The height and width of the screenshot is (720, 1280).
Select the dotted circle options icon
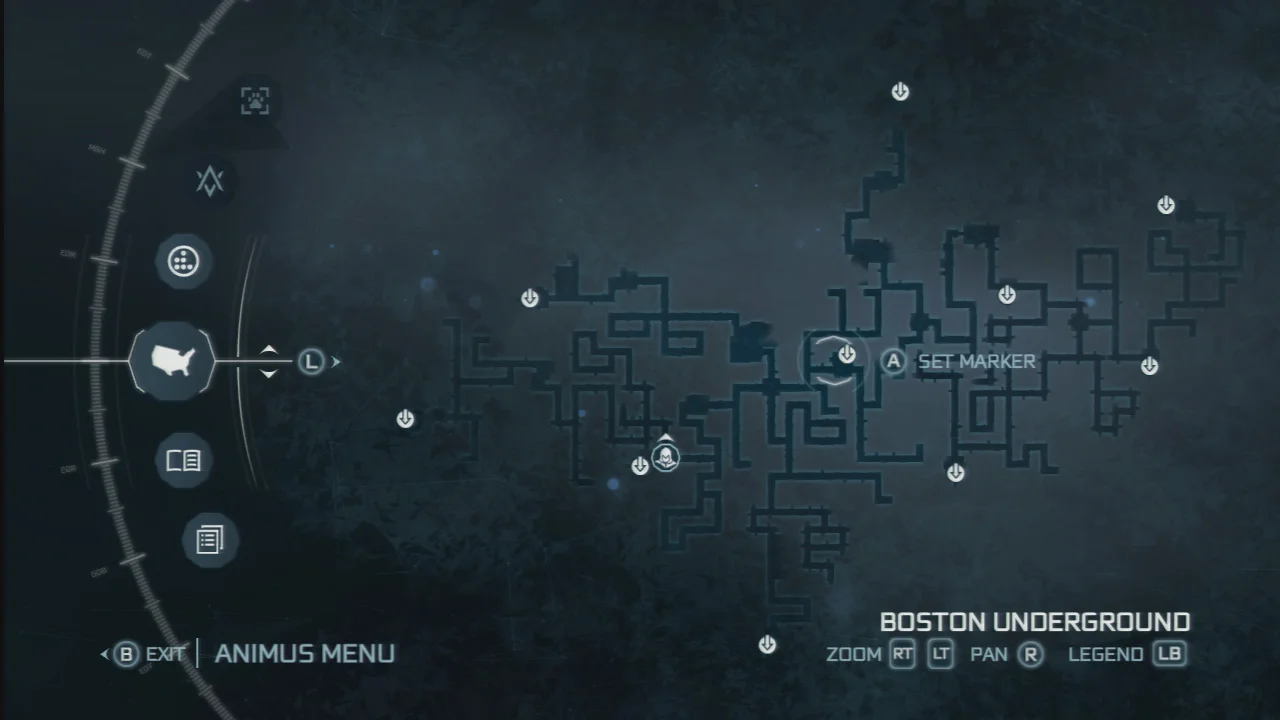click(x=183, y=261)
